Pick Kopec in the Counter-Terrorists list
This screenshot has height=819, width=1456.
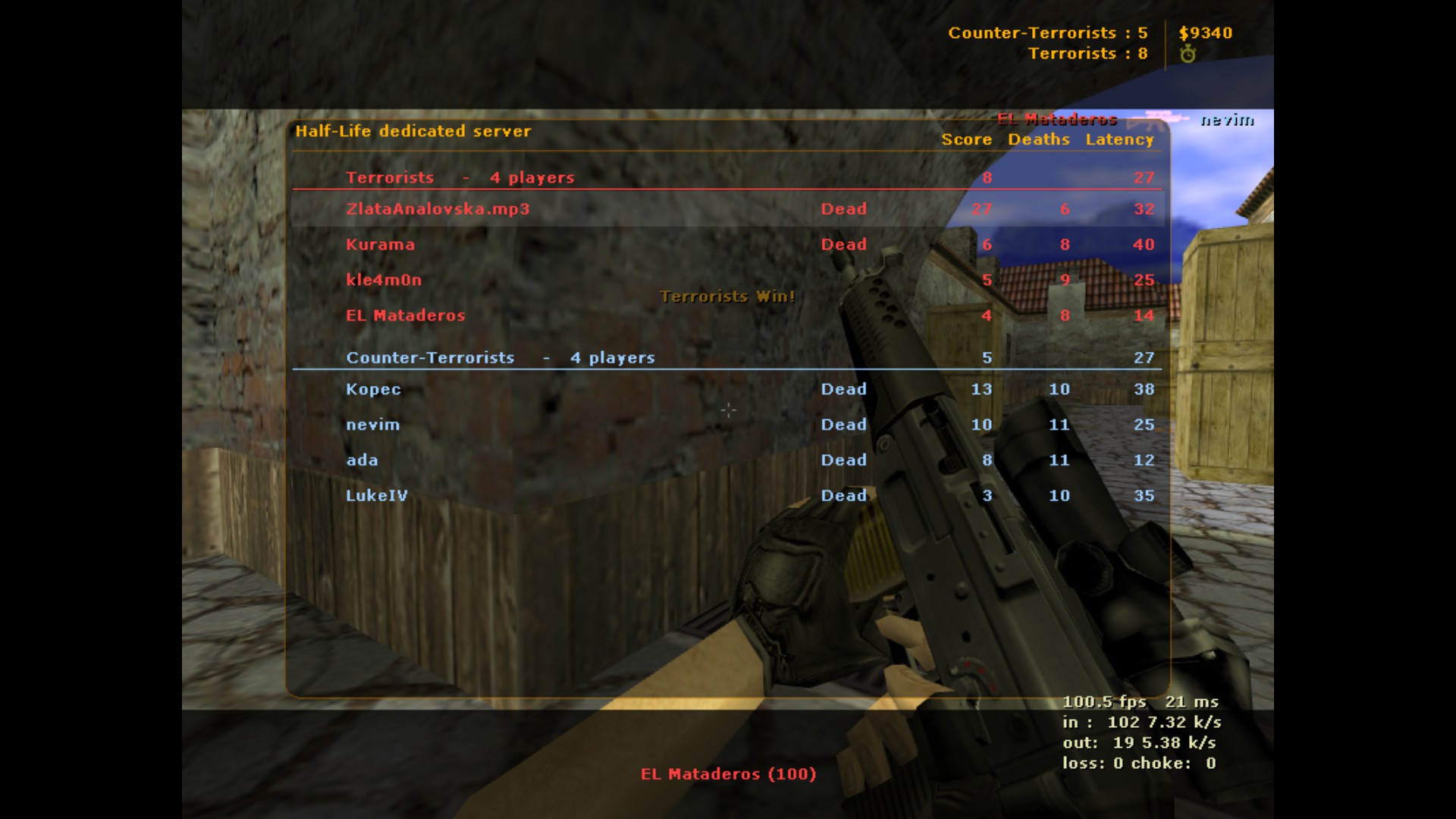tap(373, 389)
